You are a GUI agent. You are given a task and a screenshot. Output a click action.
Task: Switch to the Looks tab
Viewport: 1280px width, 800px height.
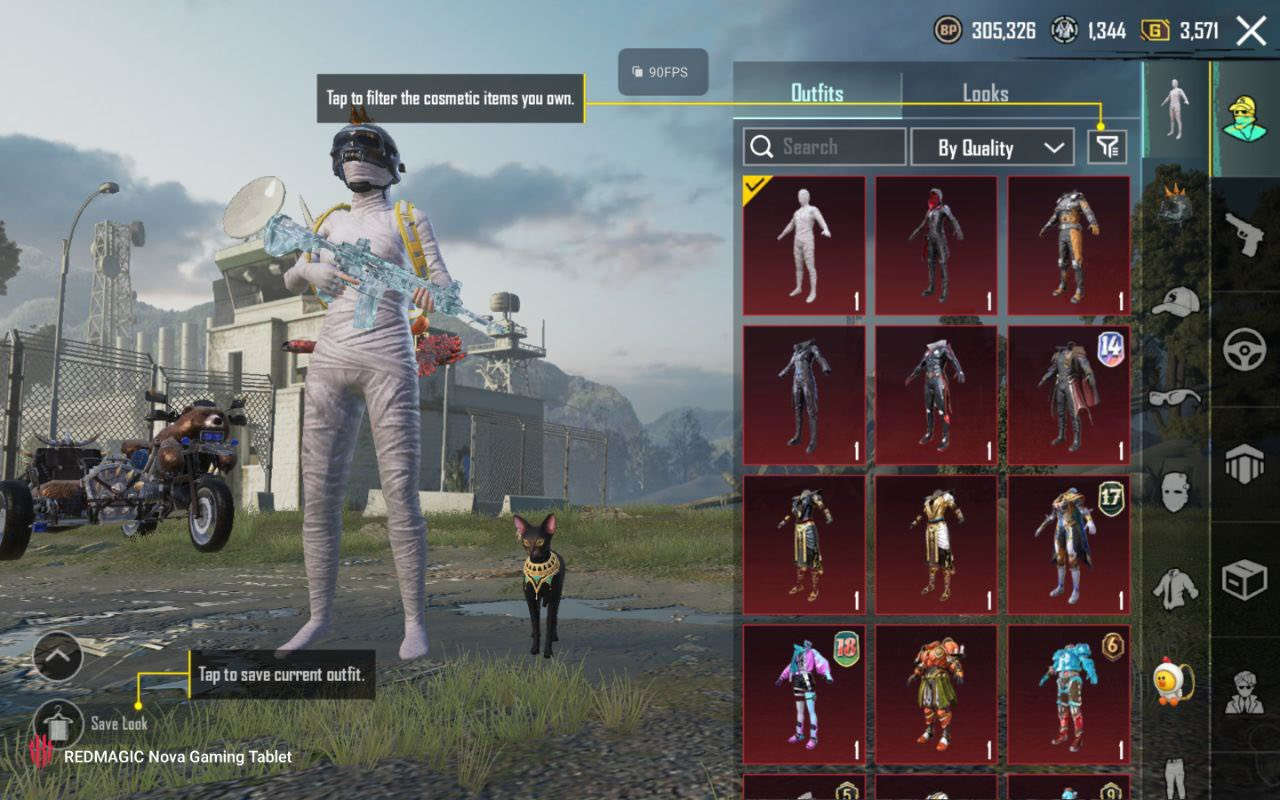tap(985, 94)
